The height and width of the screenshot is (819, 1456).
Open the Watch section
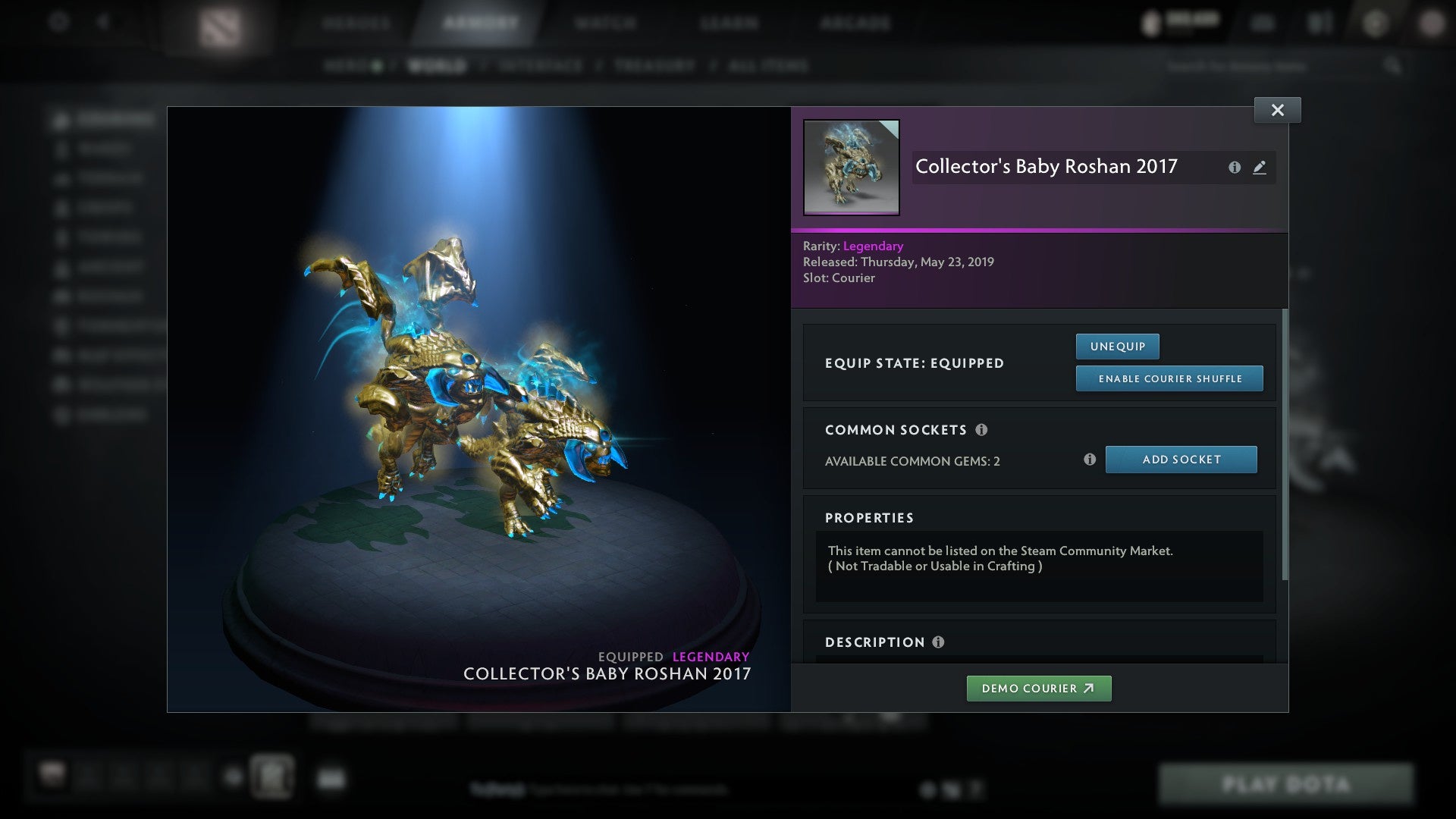[603, 23]
